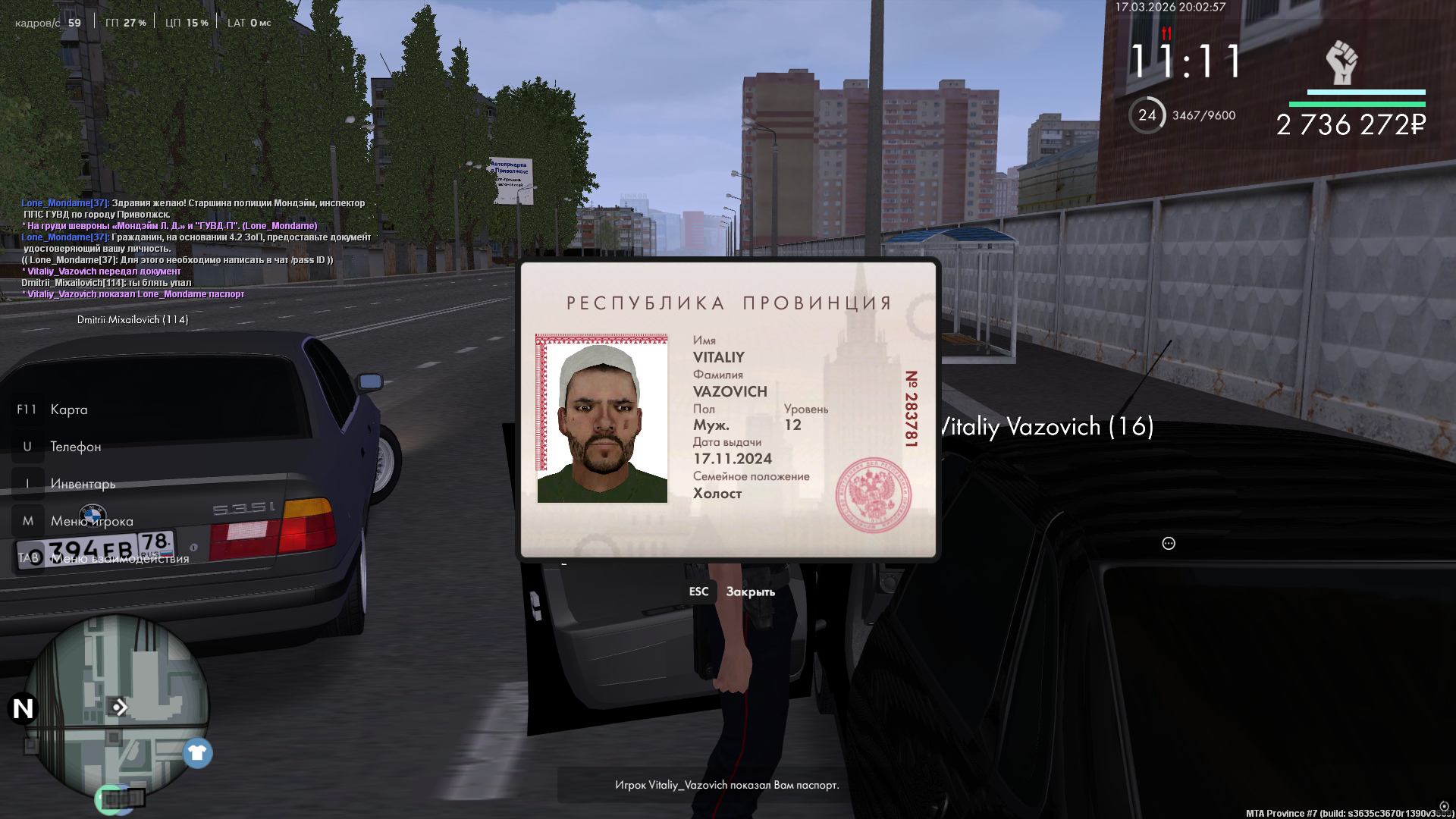Viewport: 1456px width, 819px height.
Task: Open the Карта map entry
Action: (x=68, y=409)
